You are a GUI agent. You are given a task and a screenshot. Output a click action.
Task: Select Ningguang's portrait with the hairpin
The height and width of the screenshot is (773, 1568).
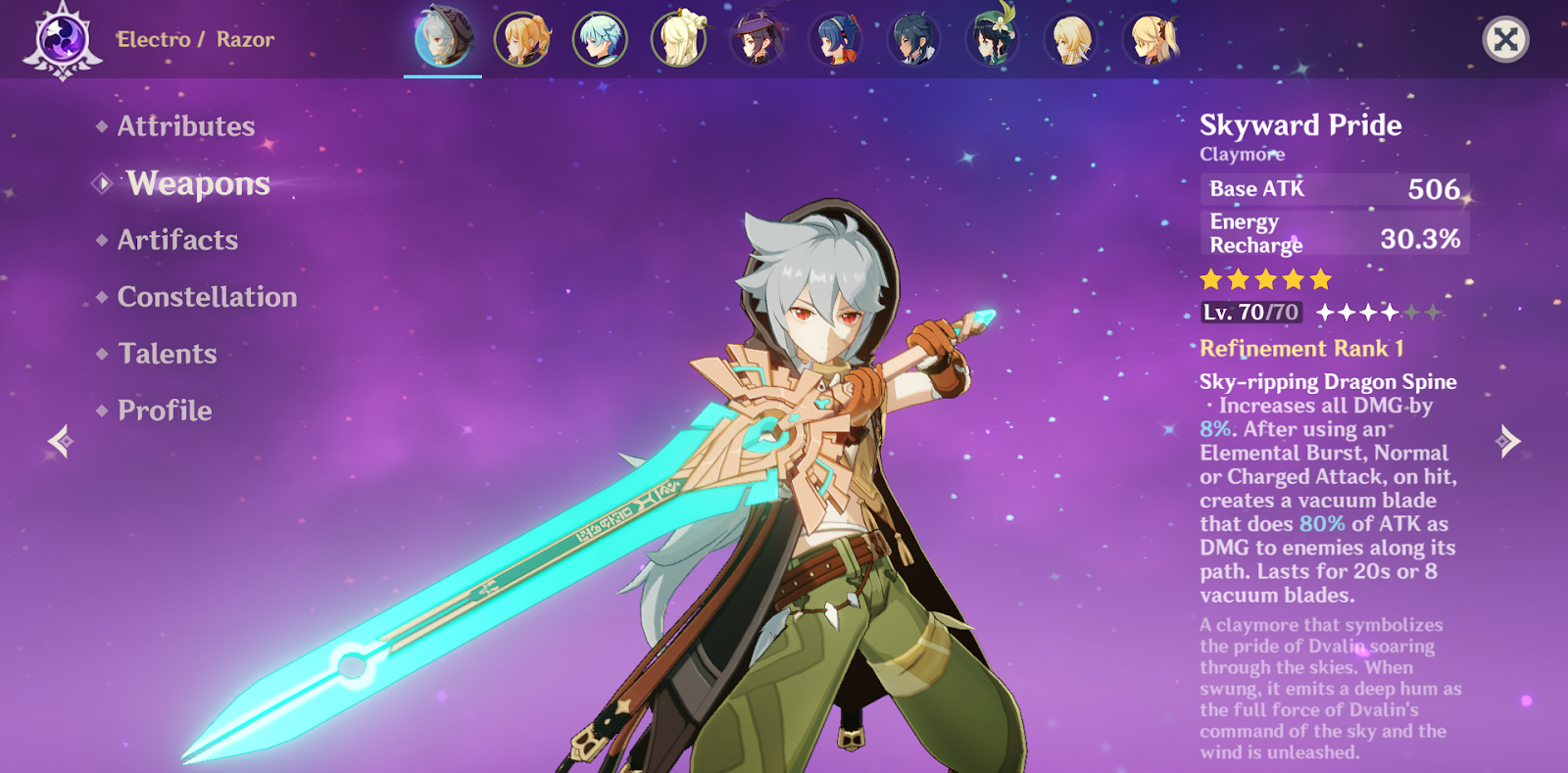pyautogui.click(x=678, y=39)
